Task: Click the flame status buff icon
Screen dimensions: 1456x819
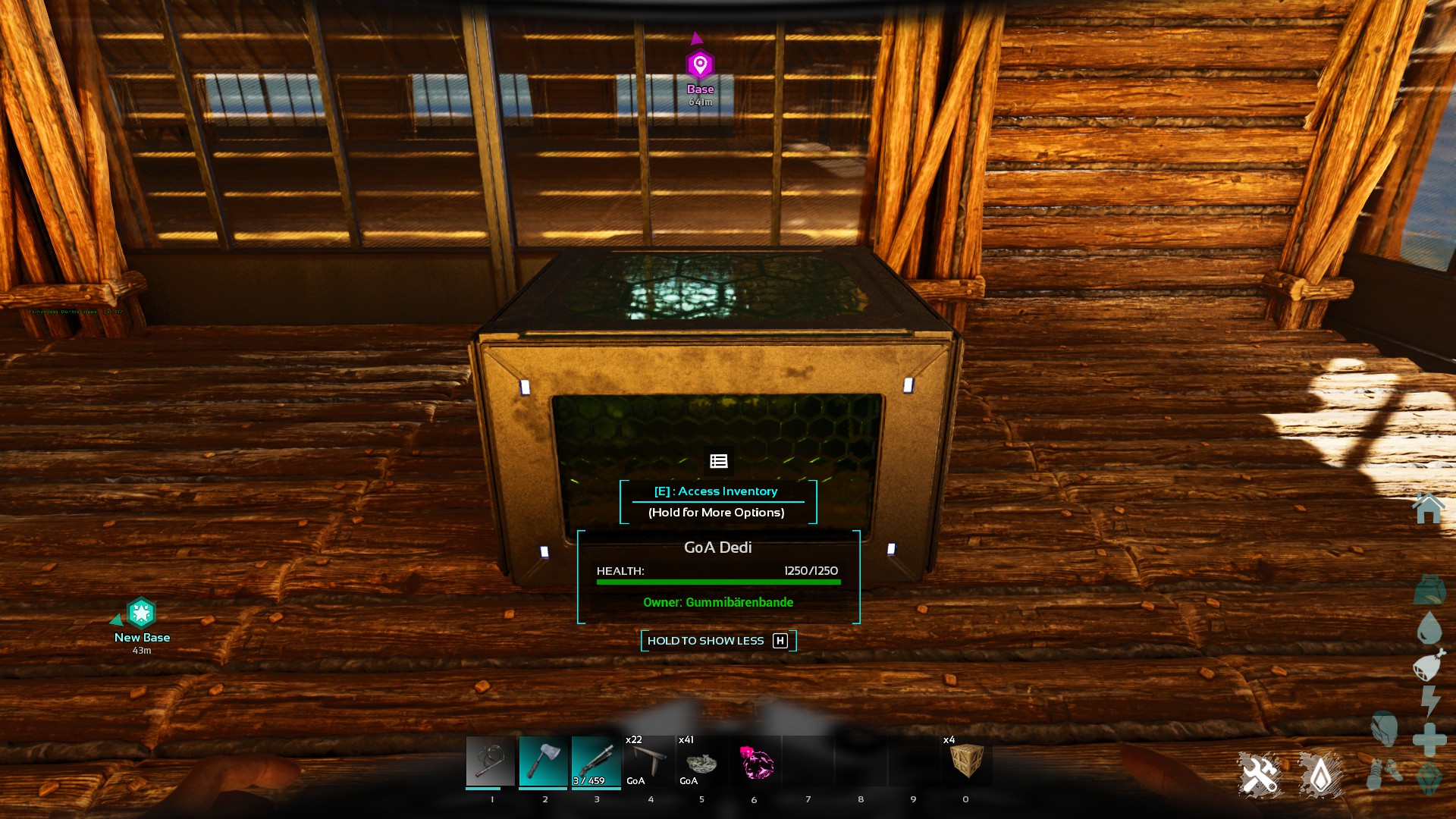Action: coord(1320,775)
